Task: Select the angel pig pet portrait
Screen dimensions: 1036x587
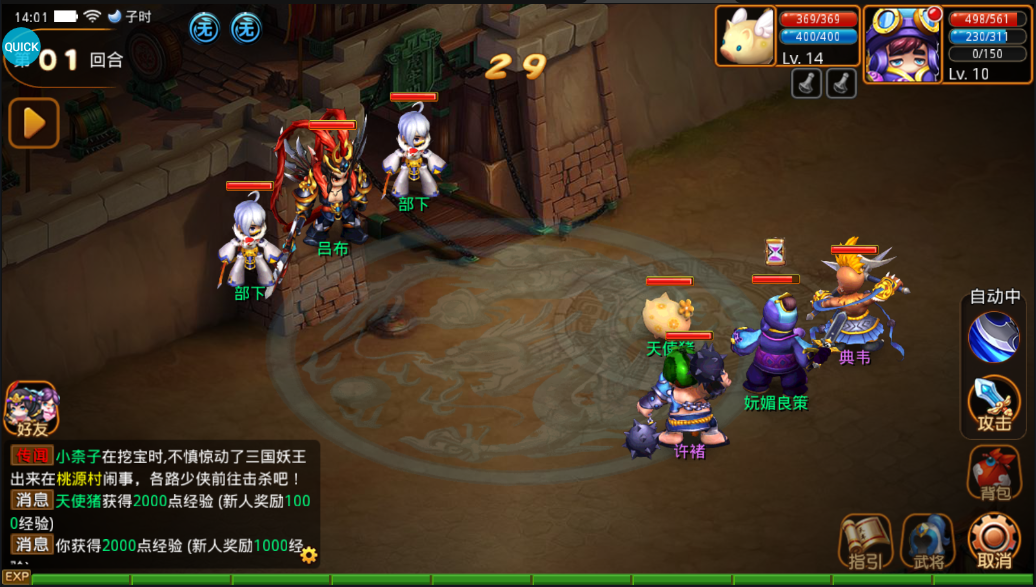Action: click(x=746, y=36)
